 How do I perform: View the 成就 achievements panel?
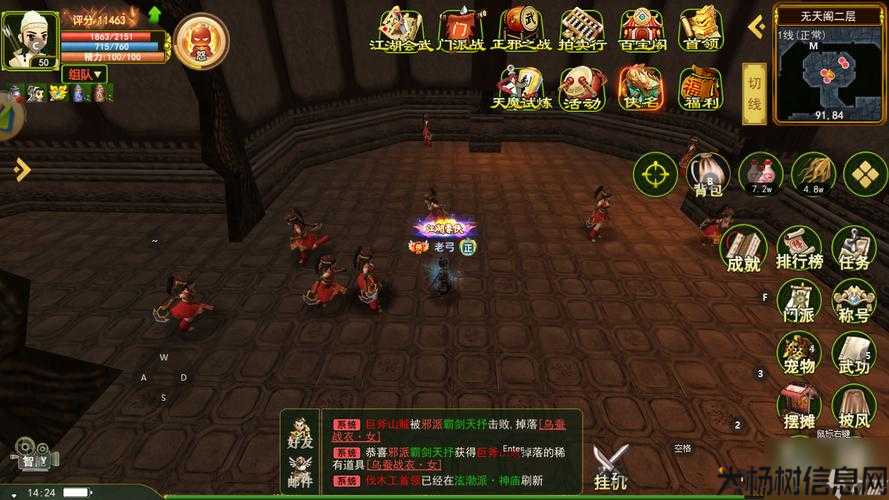[x=743, y=247]
